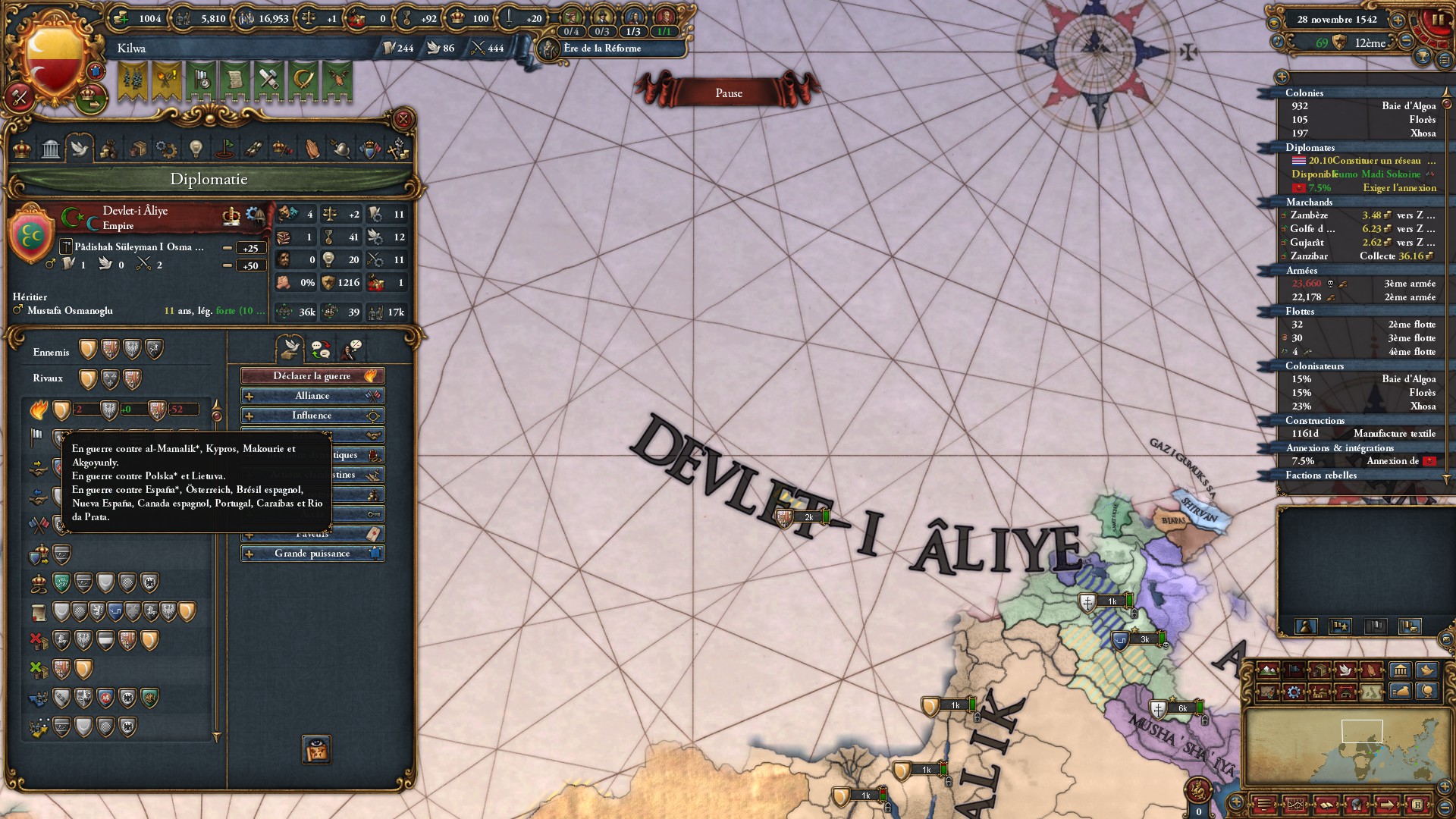Viewport: 1456px width, 819px height.
Task: Open the government panel (temple icon)
Action: 50,149
